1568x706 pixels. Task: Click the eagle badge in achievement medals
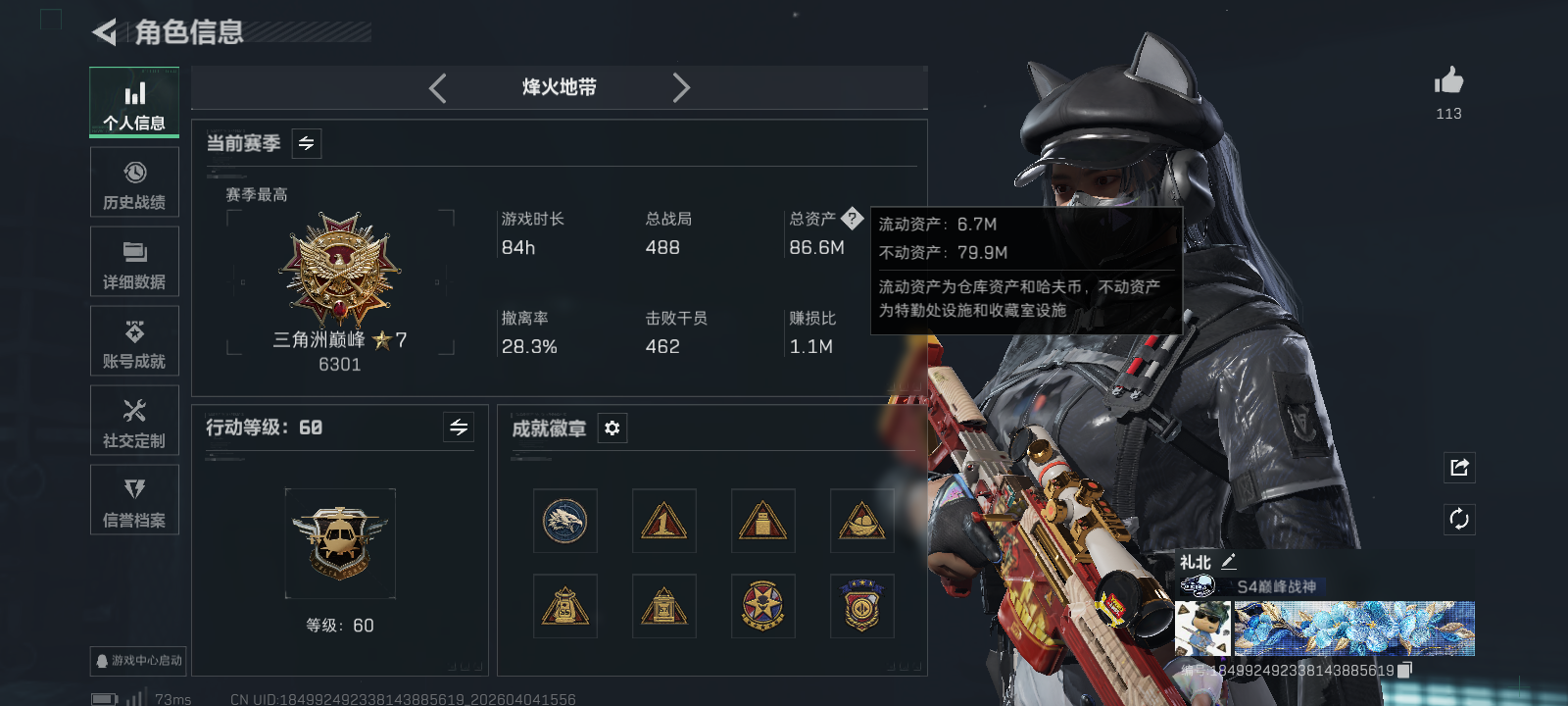(x=564, y=521)
